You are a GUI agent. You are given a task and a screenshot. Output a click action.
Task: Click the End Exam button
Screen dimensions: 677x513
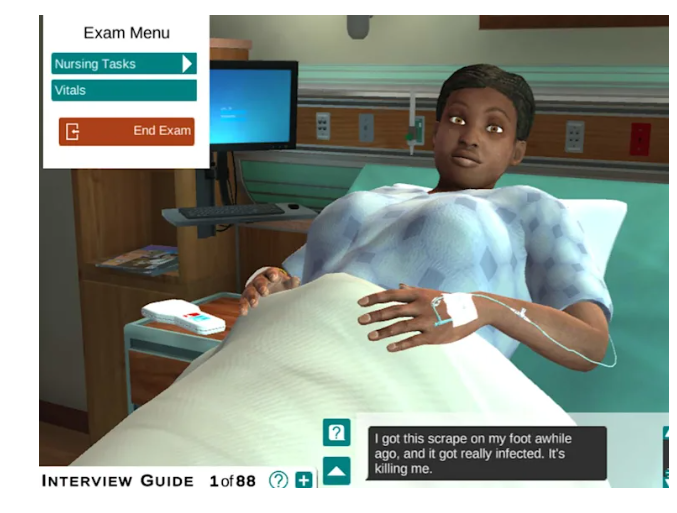(126, 131)
